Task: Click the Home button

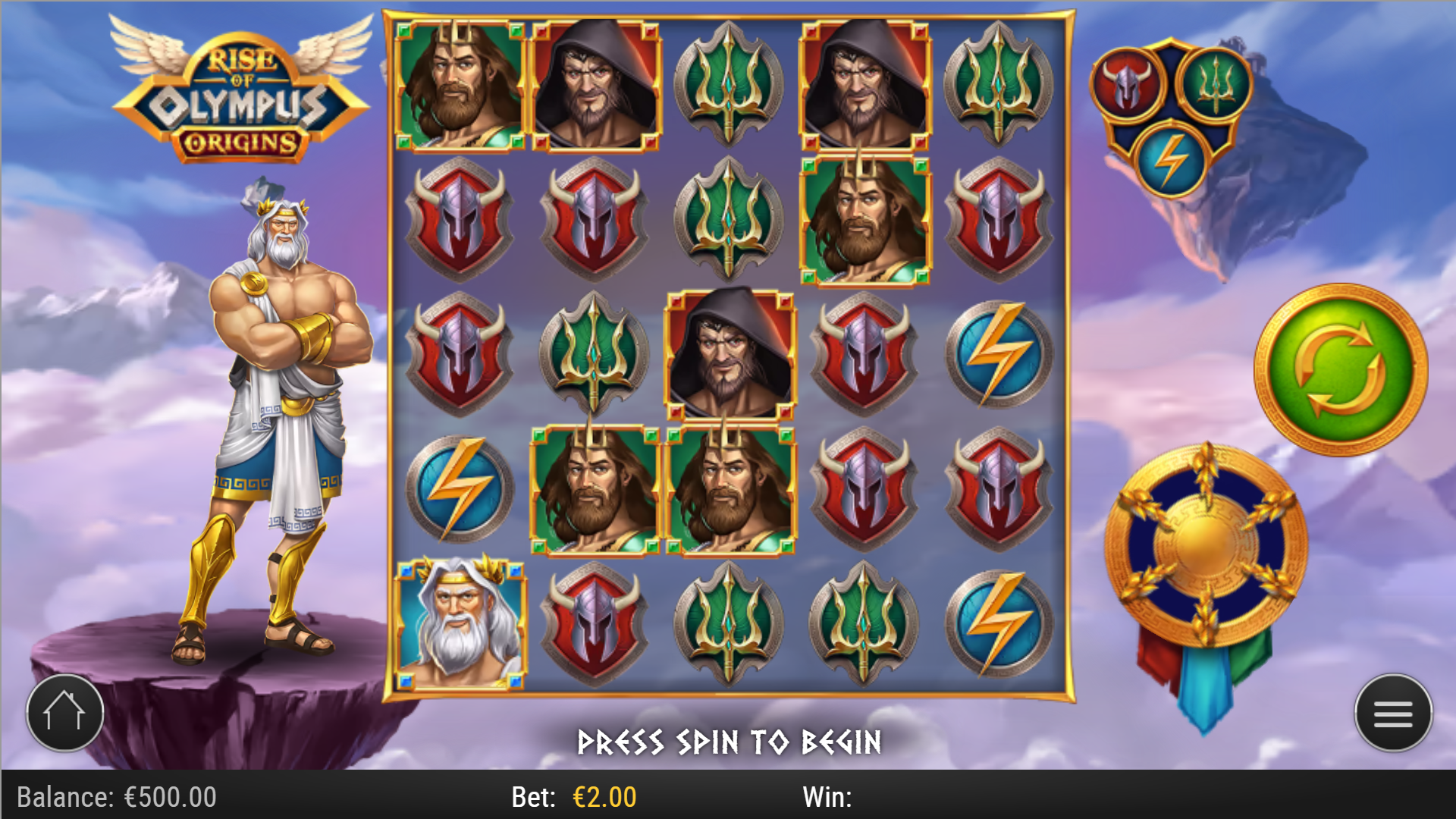Action: click(65, 711)
